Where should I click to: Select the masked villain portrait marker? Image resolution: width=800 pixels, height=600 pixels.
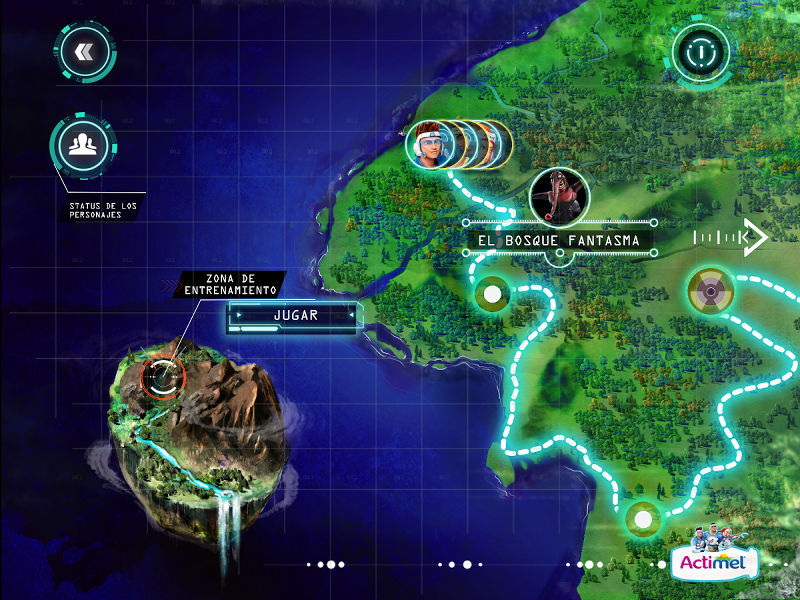point(557,194)
